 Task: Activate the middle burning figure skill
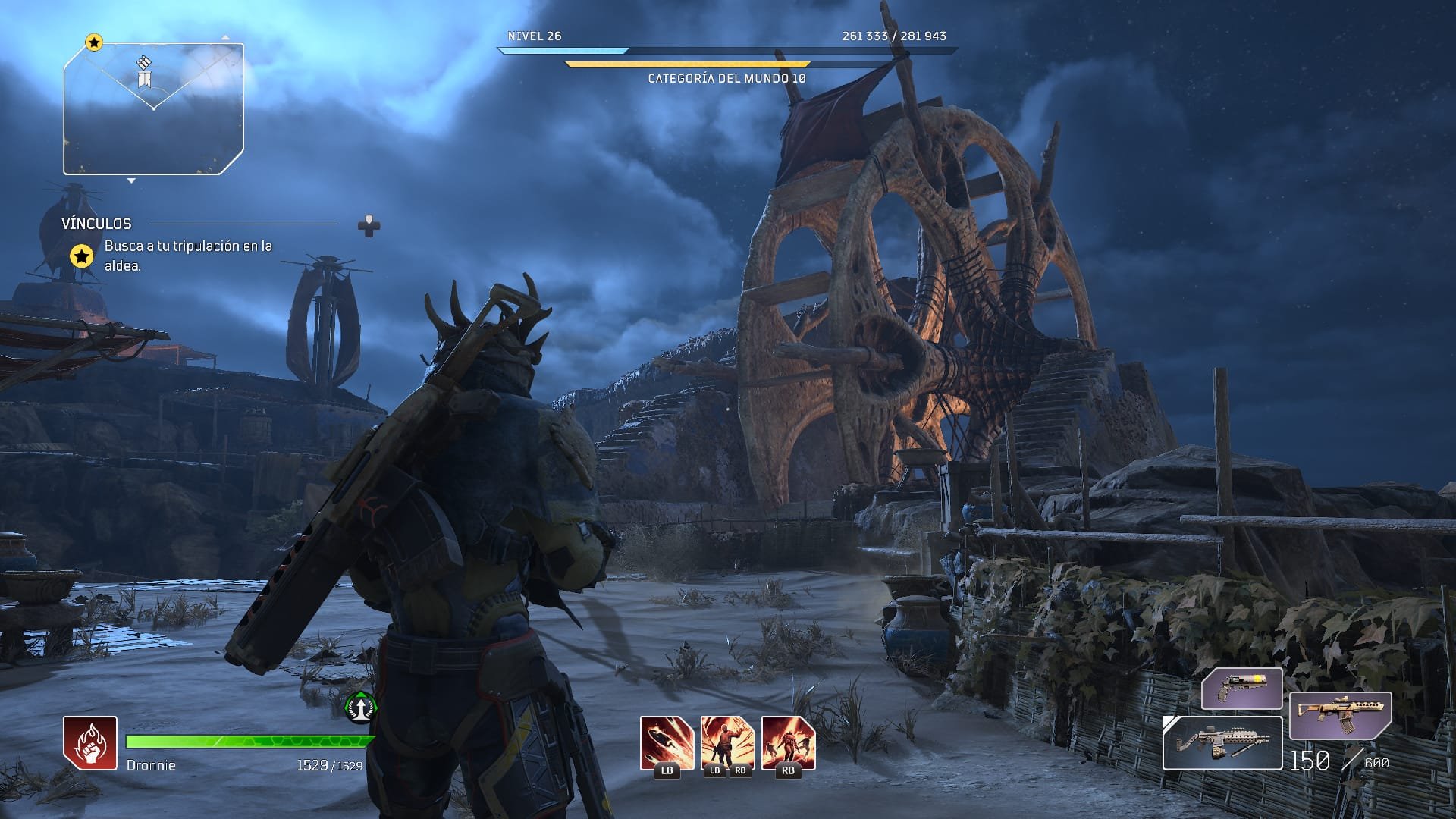[727, 742]
